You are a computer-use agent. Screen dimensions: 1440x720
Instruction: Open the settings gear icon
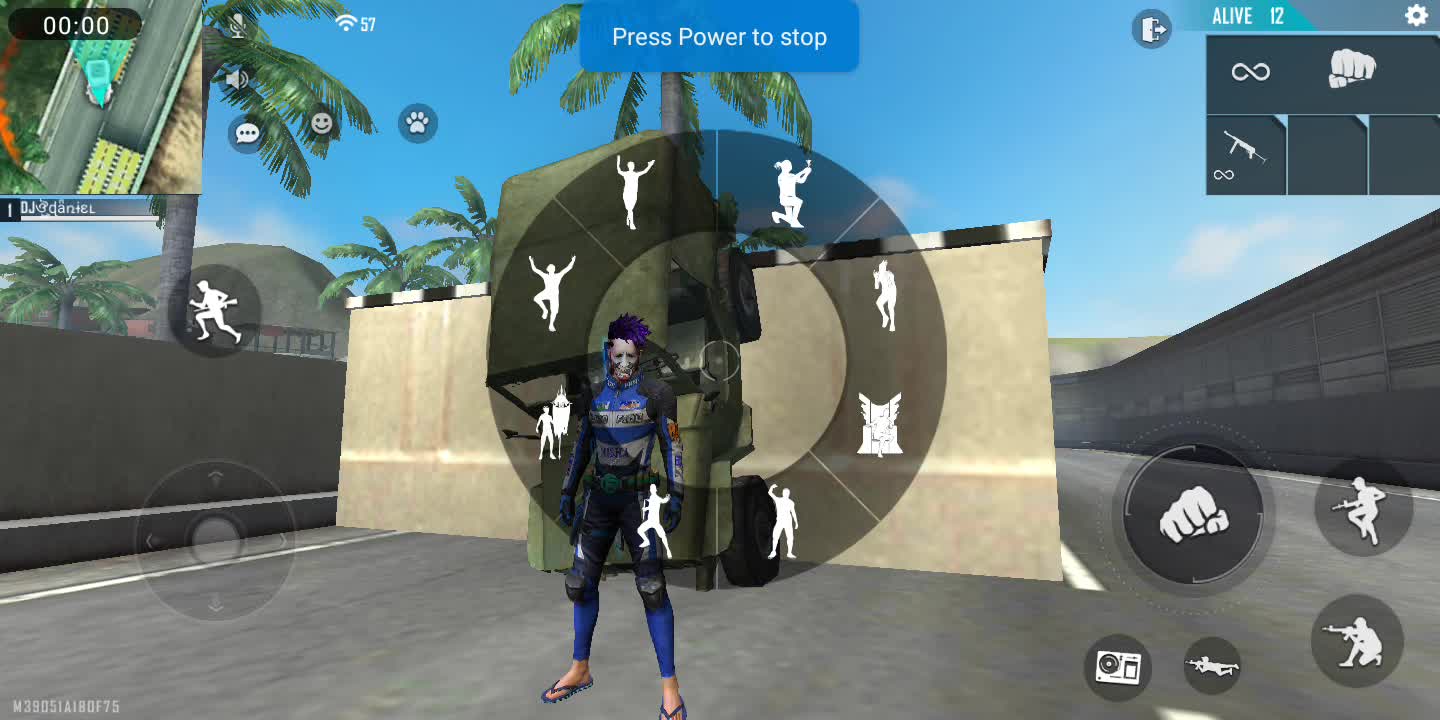pyautogui.click(x=1416, y=15)
